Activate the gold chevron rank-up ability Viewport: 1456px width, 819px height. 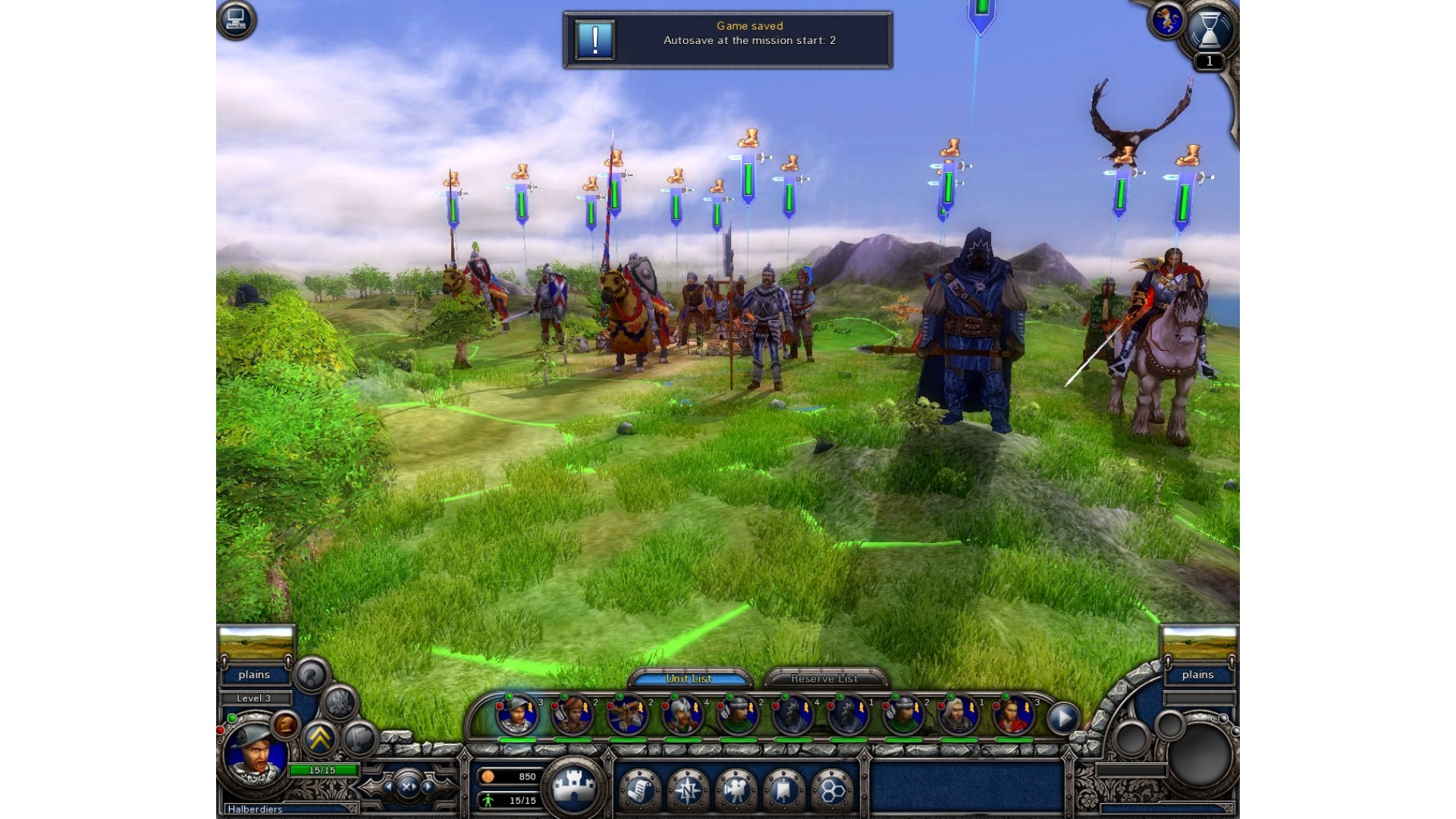click(320, 737)
